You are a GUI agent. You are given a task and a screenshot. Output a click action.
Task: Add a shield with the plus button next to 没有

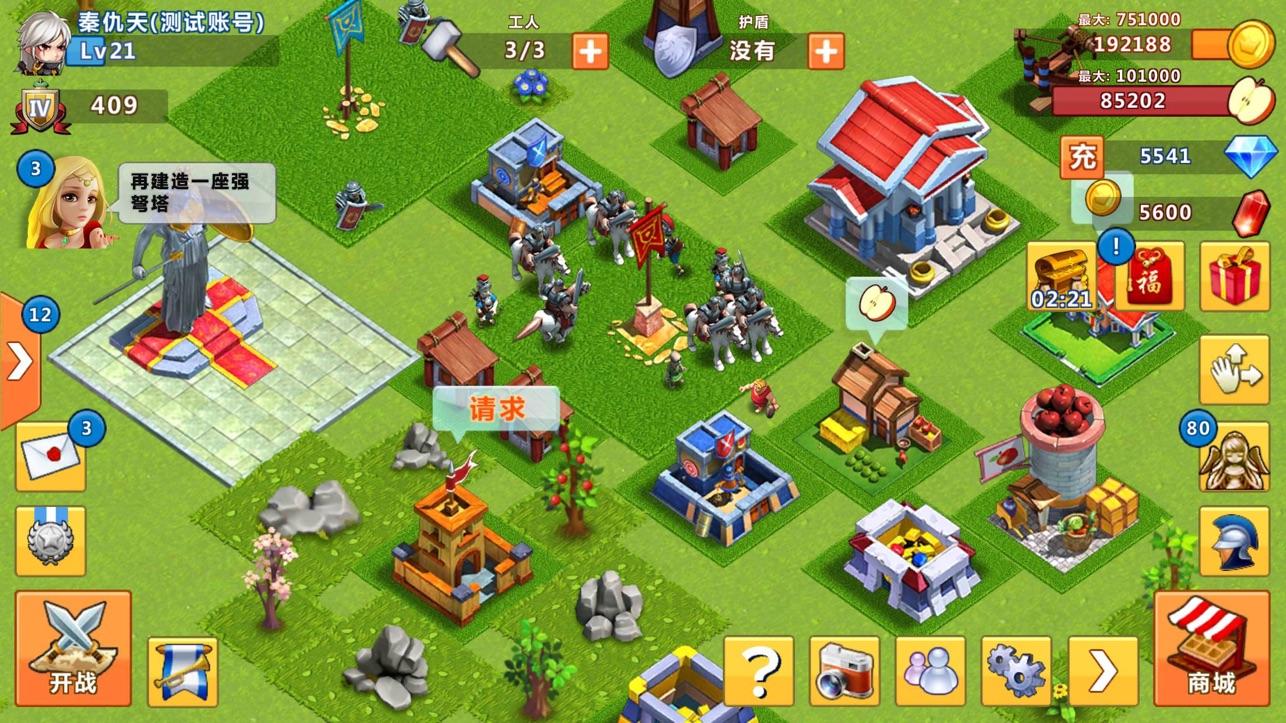pyautogui.click(x=826, y=51)
